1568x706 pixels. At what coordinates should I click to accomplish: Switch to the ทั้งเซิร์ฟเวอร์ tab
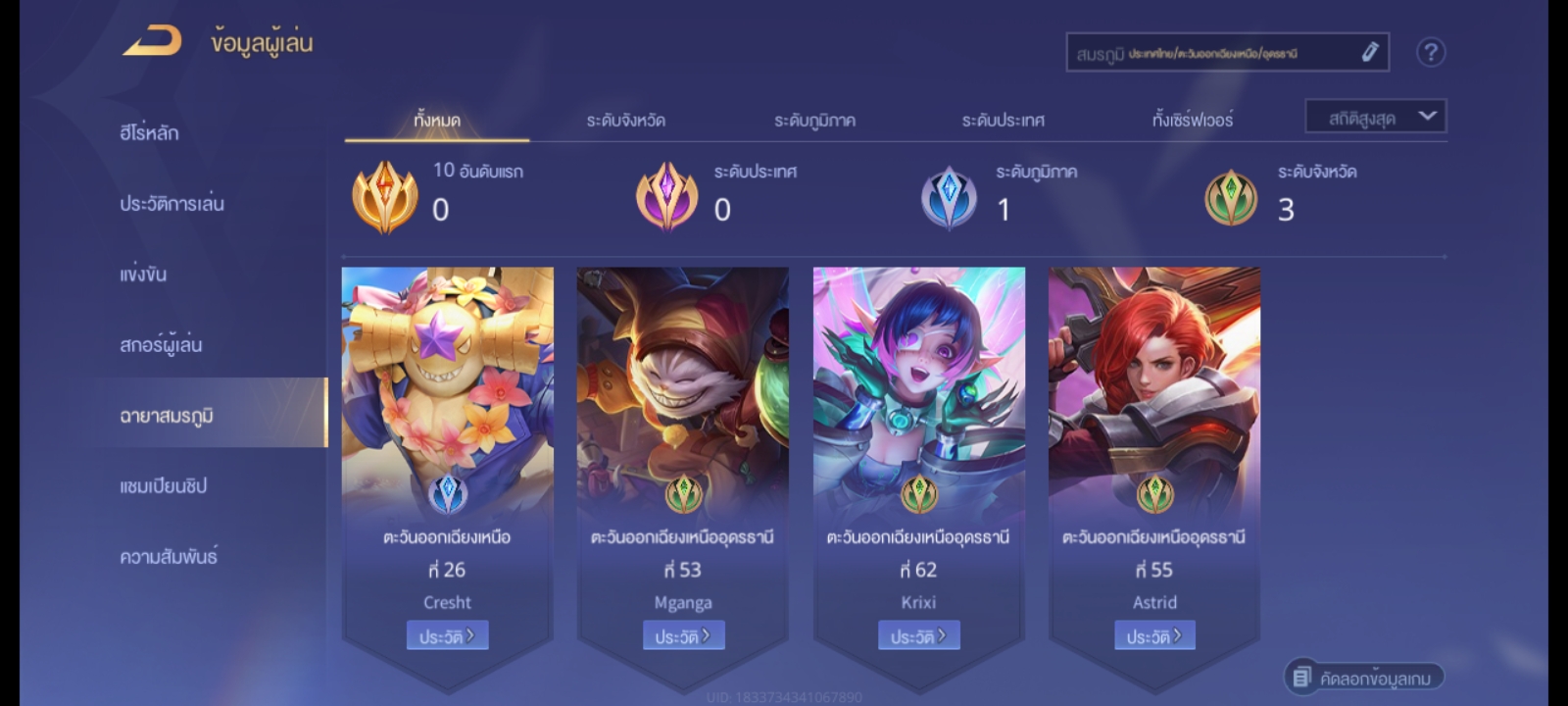pos(1192,121)
